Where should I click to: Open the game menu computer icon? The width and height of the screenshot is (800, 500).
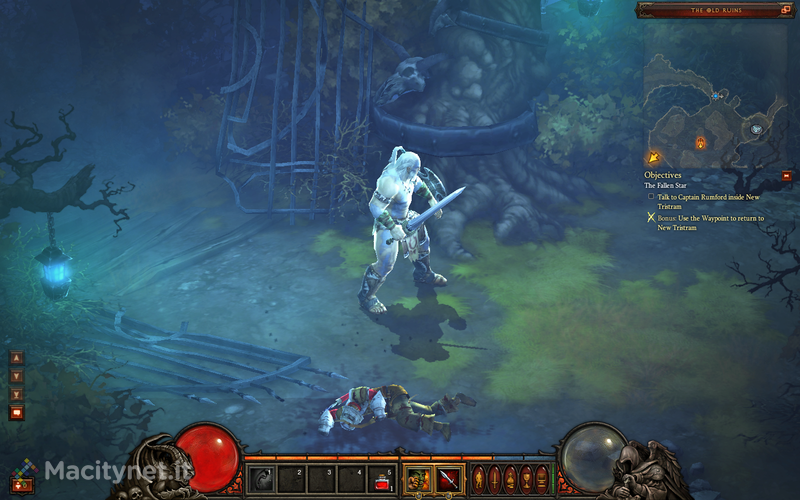pos(542,477)
